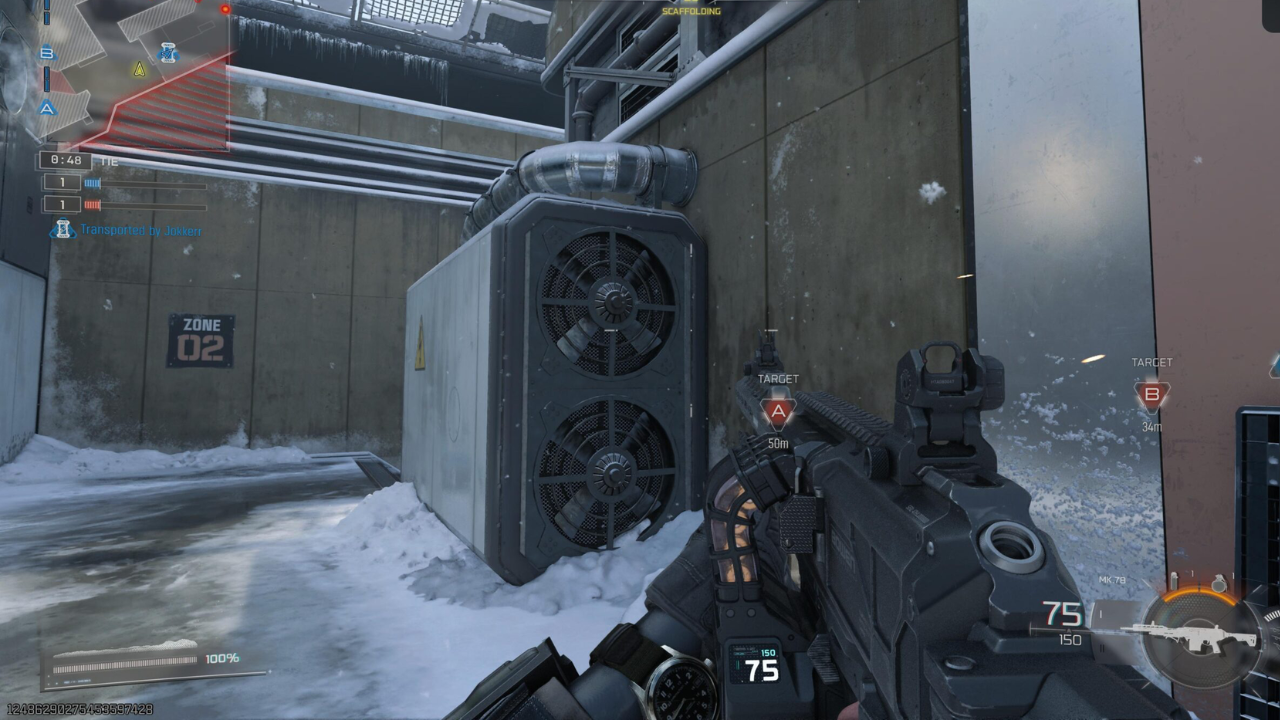Click the blue drone marker on minimap
1280x720 pixels.
pyautogui.click(x=167, y=53)
